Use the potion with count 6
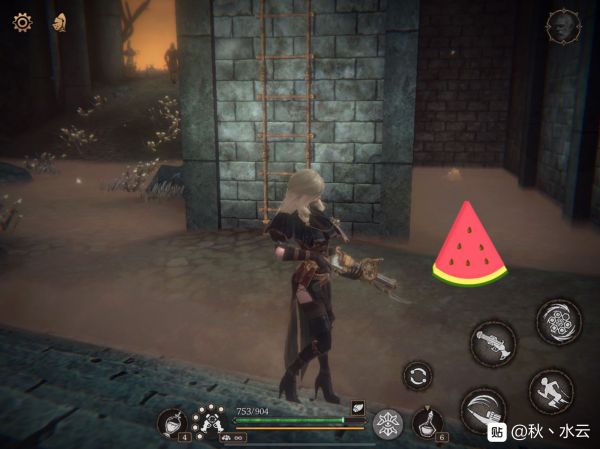The width and height of the screenshot is (600, 449). 428,423
